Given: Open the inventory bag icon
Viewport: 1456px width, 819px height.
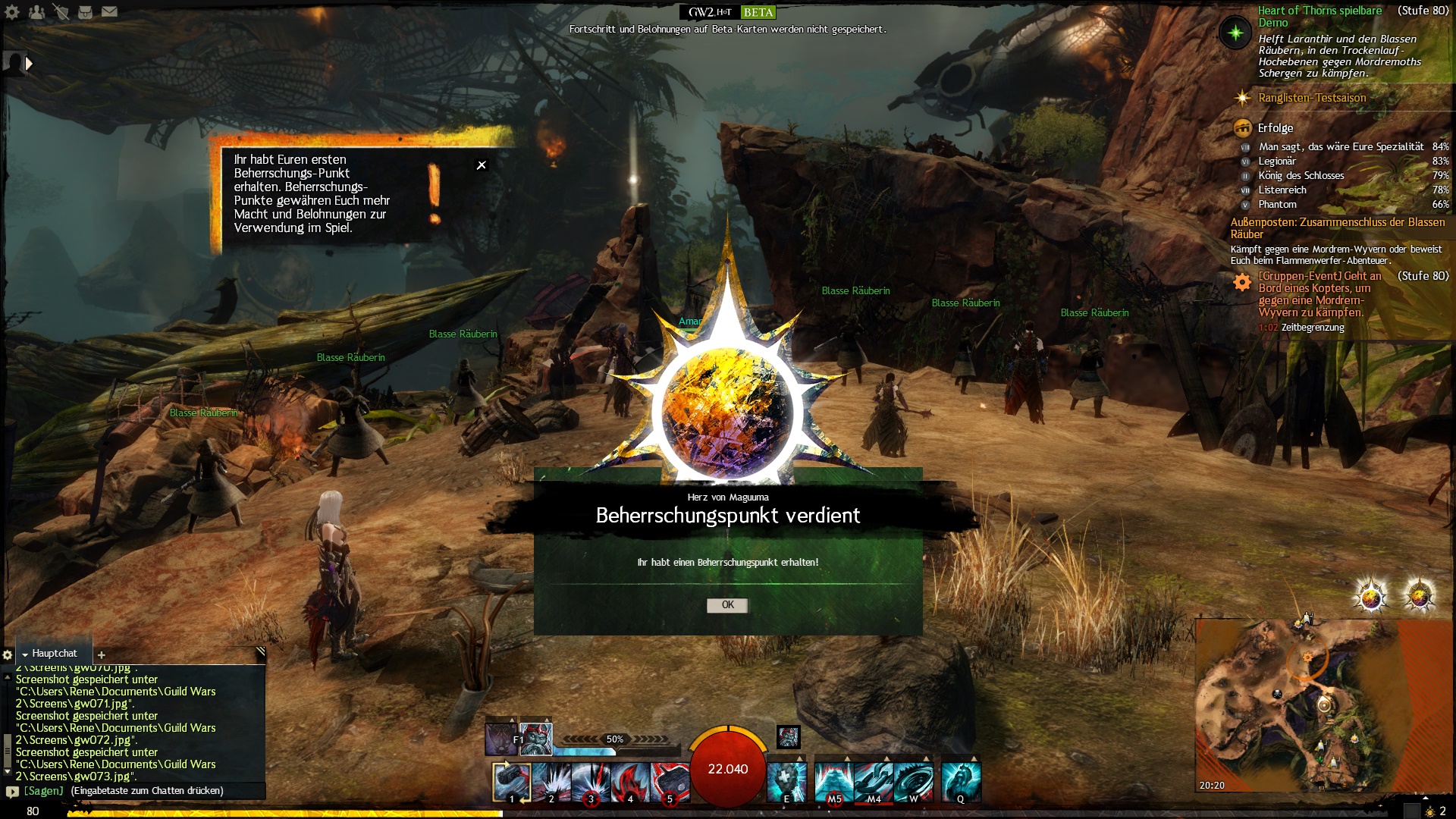Looking at the screenshot, I should coord(85,12).
